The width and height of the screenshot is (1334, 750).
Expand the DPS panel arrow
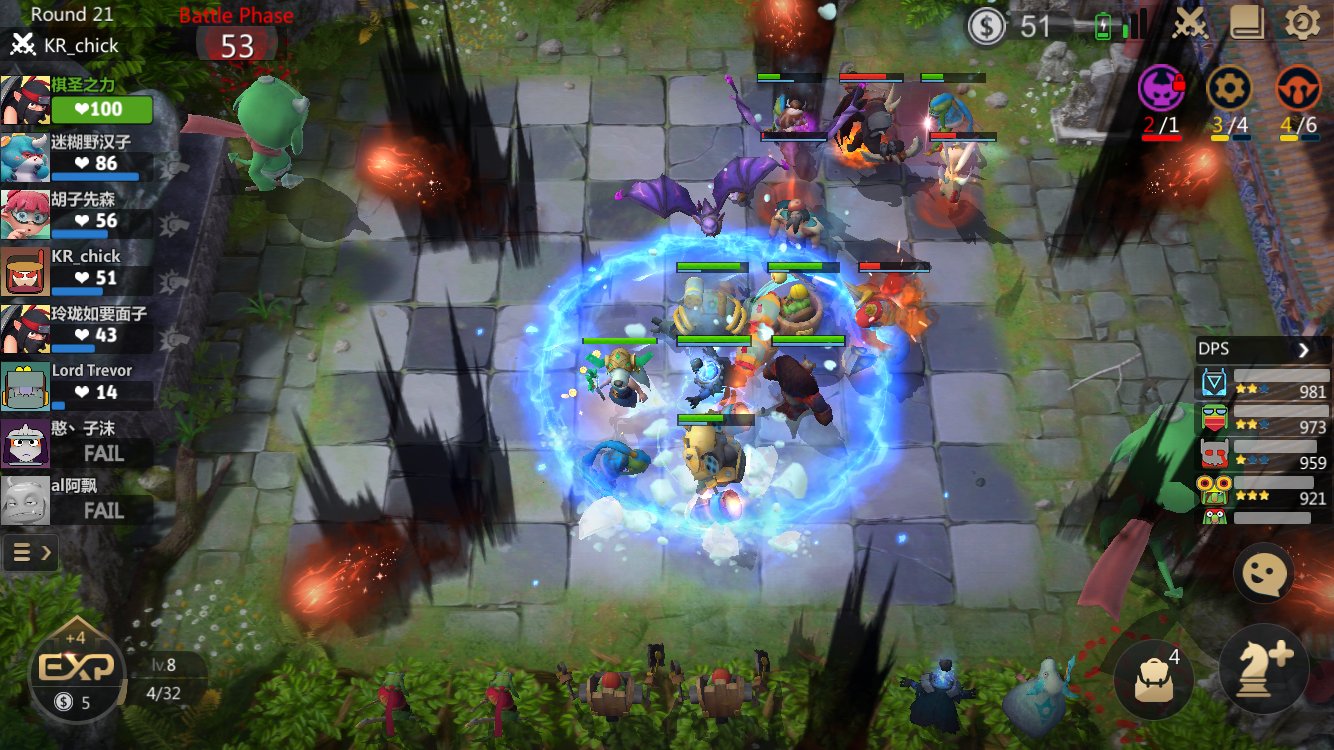coord(1304,350)
